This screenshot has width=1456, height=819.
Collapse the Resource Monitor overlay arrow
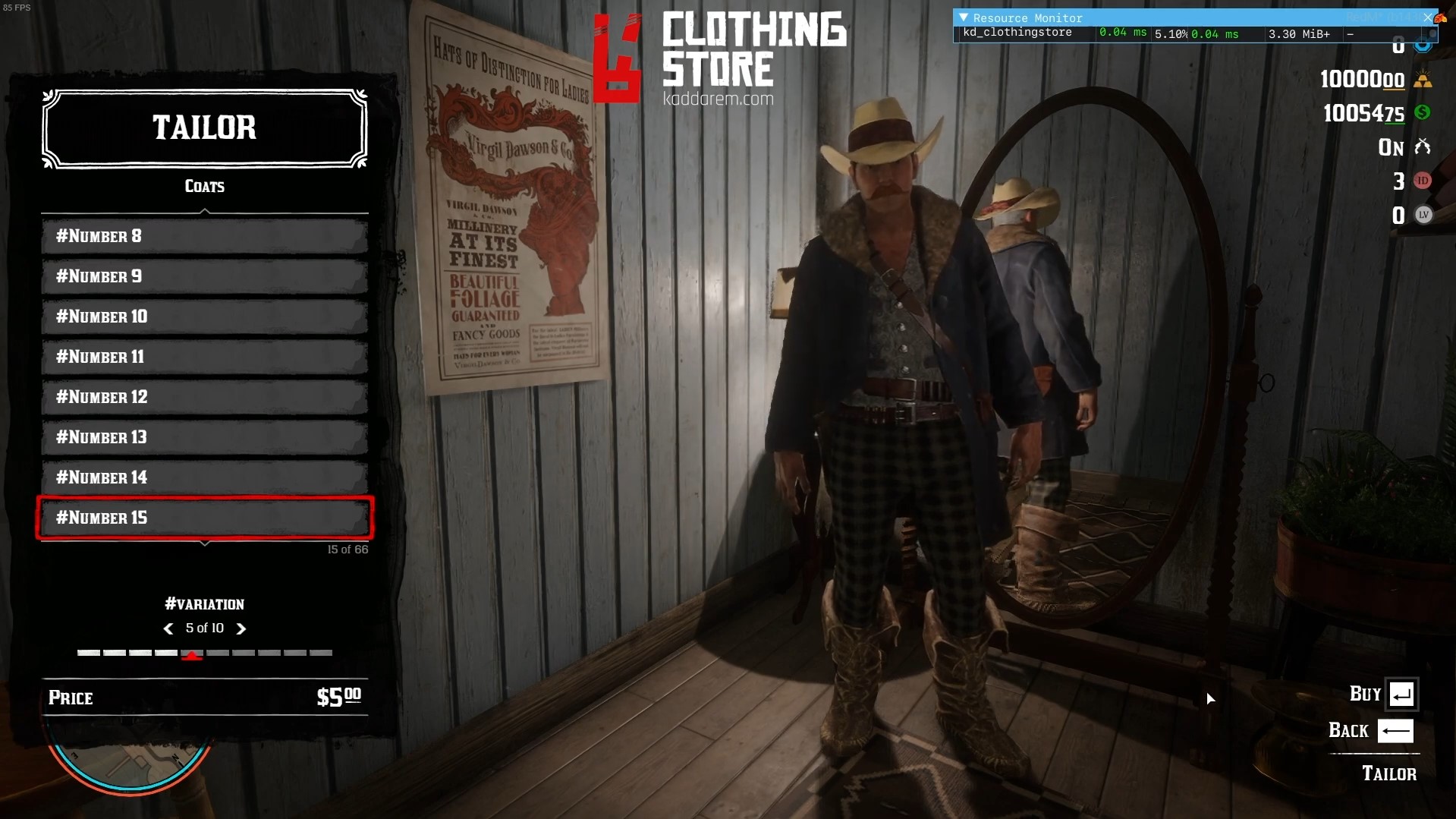point(964,17)
